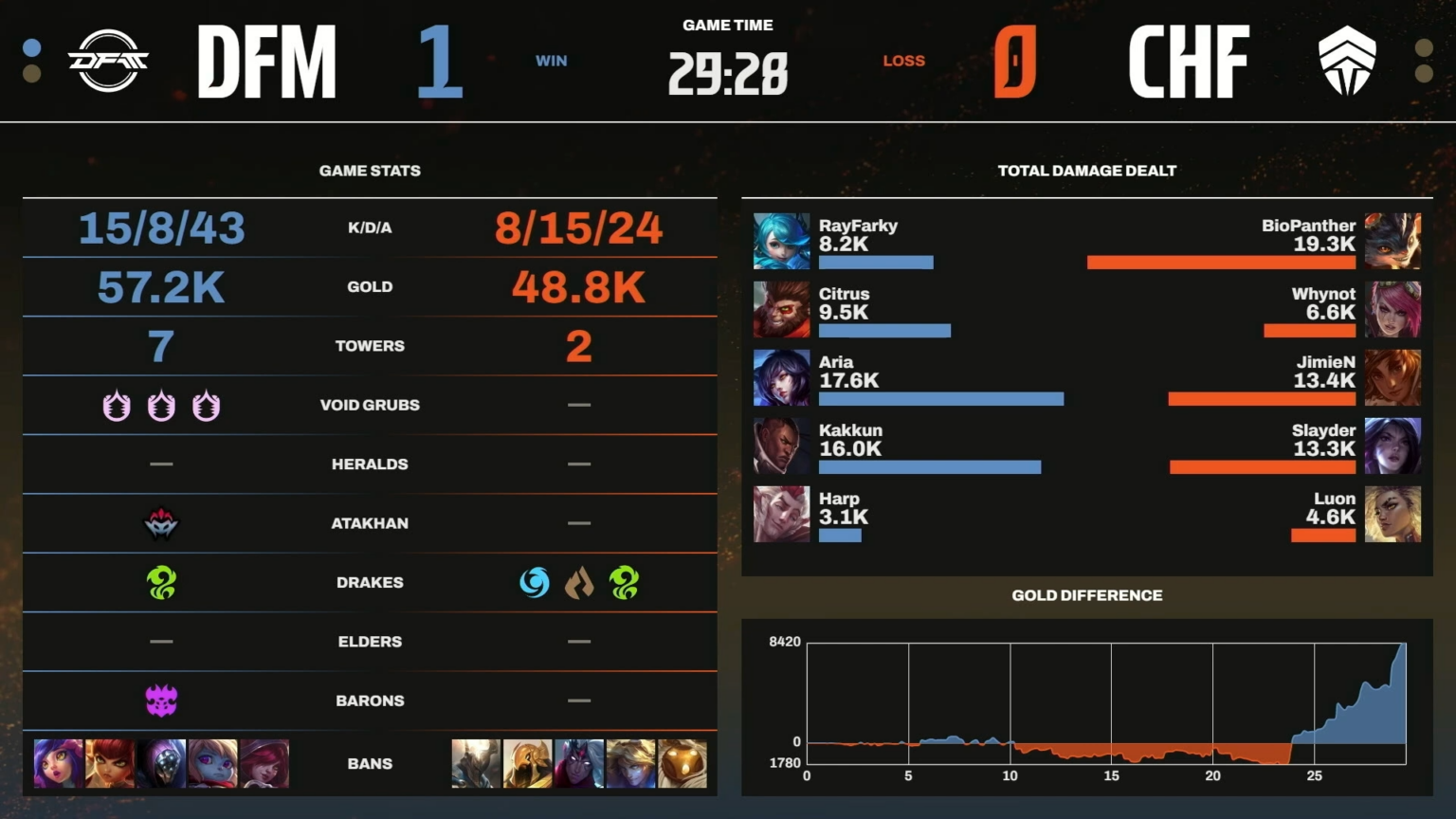
Task: Click the GAME STATS section header
Action: point(370,171)
